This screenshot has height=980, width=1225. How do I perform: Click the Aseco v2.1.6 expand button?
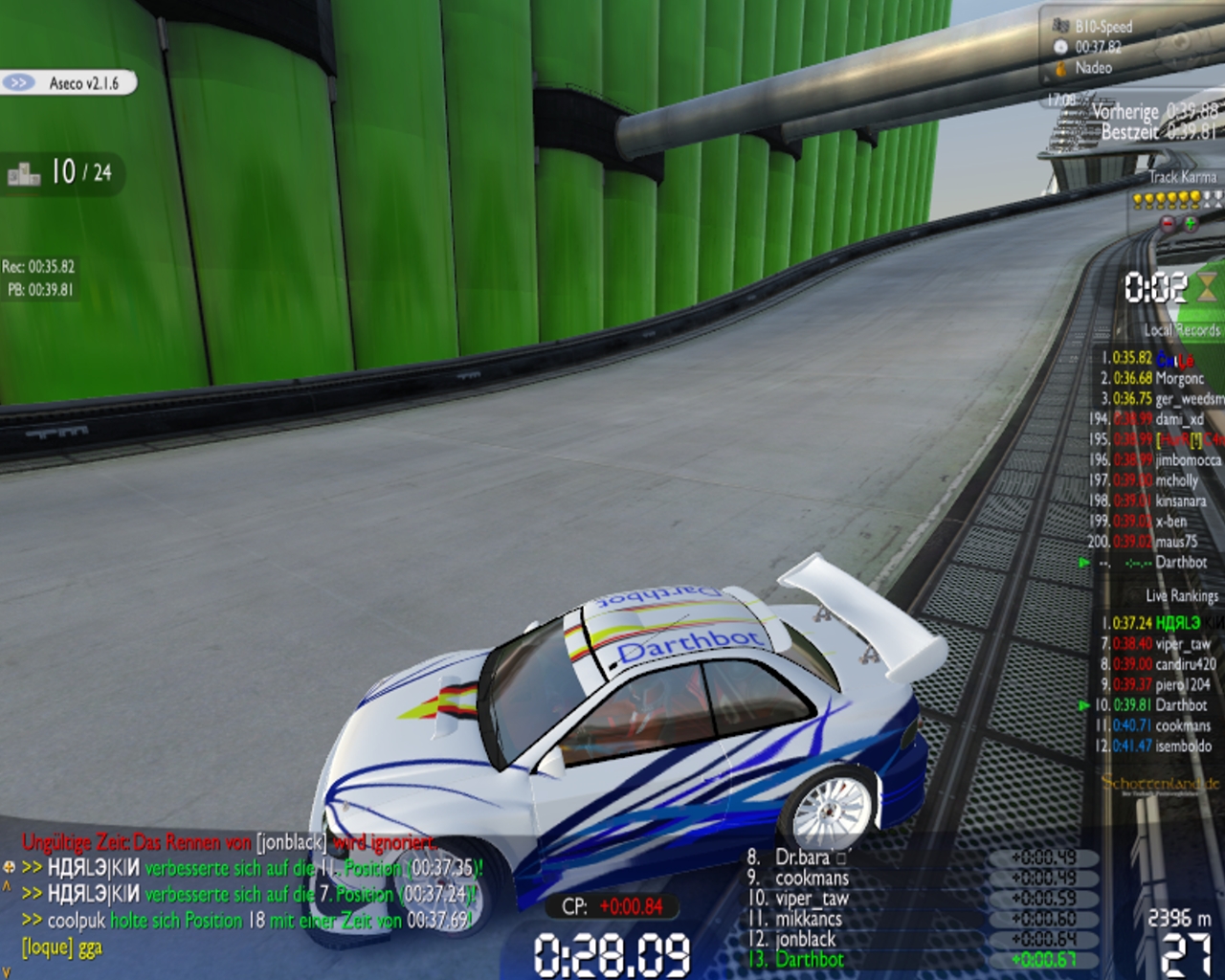18,83
